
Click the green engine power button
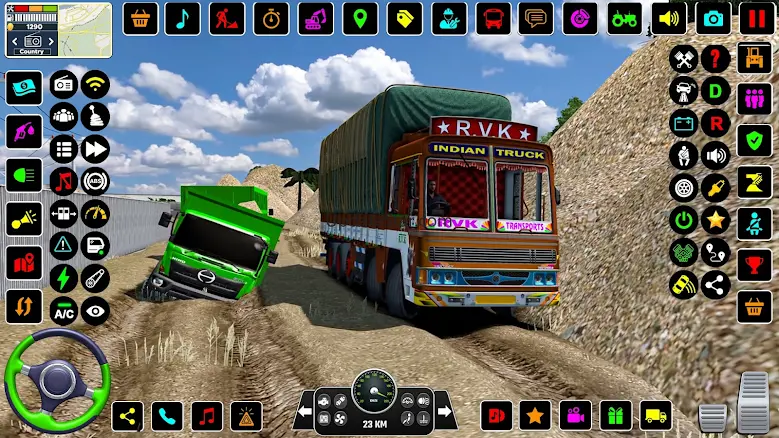click(684, 219)
